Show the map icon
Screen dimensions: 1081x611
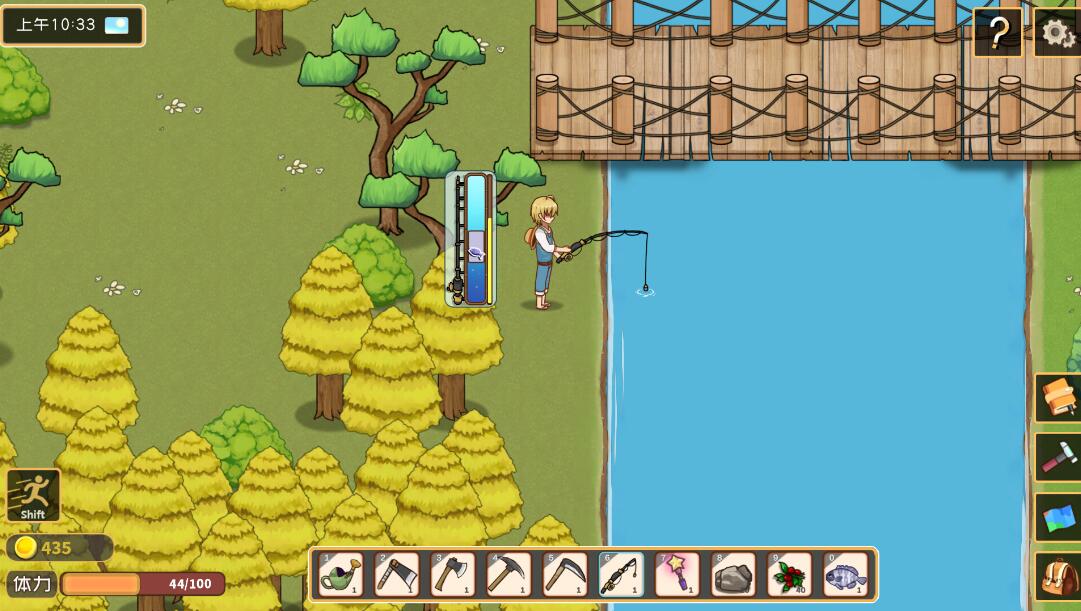tap(1058, 518)
